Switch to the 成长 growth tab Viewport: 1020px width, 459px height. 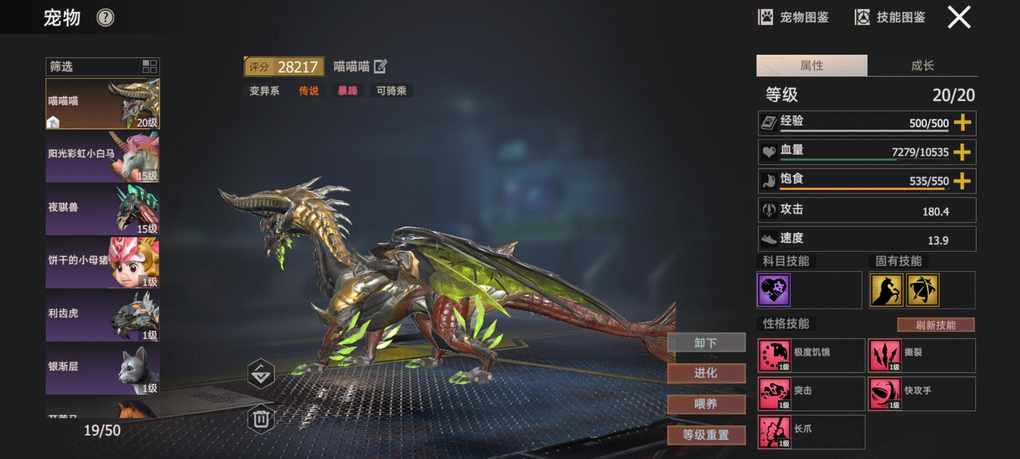tap(922, 66)
